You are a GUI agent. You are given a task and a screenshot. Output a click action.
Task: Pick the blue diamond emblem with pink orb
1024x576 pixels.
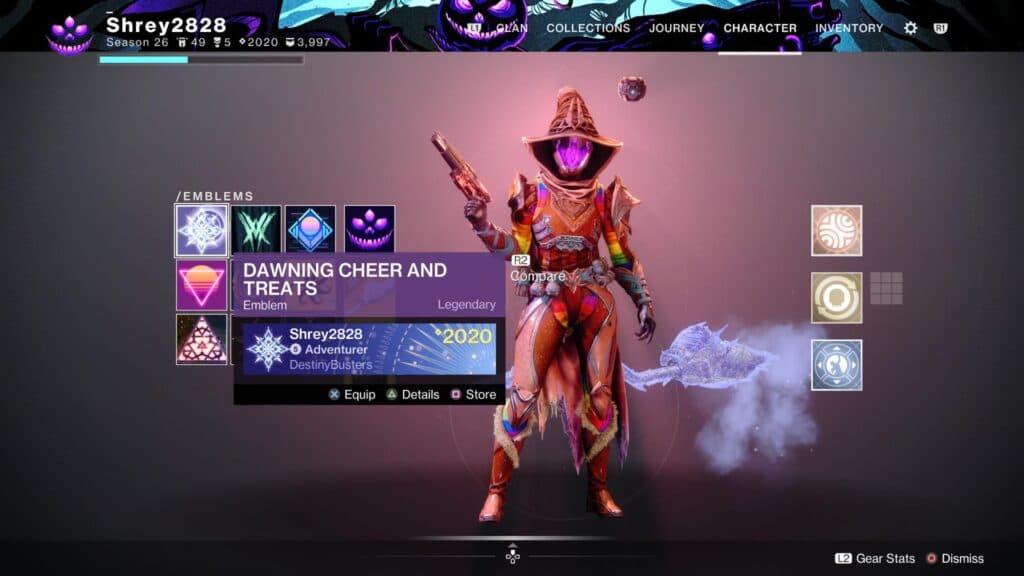pyautogui.click(x=310, y=230)
